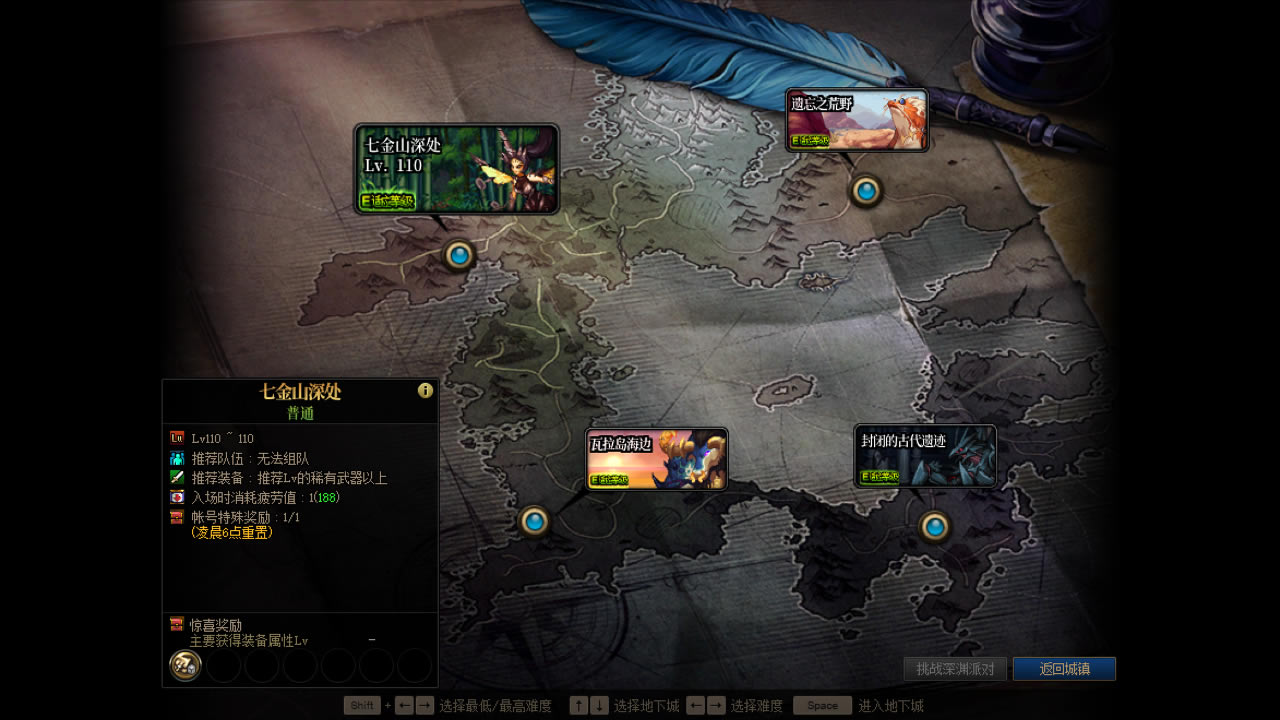
Task: Click the info (i) icon on the dungeon panel
Action: [x=424, y=391]
